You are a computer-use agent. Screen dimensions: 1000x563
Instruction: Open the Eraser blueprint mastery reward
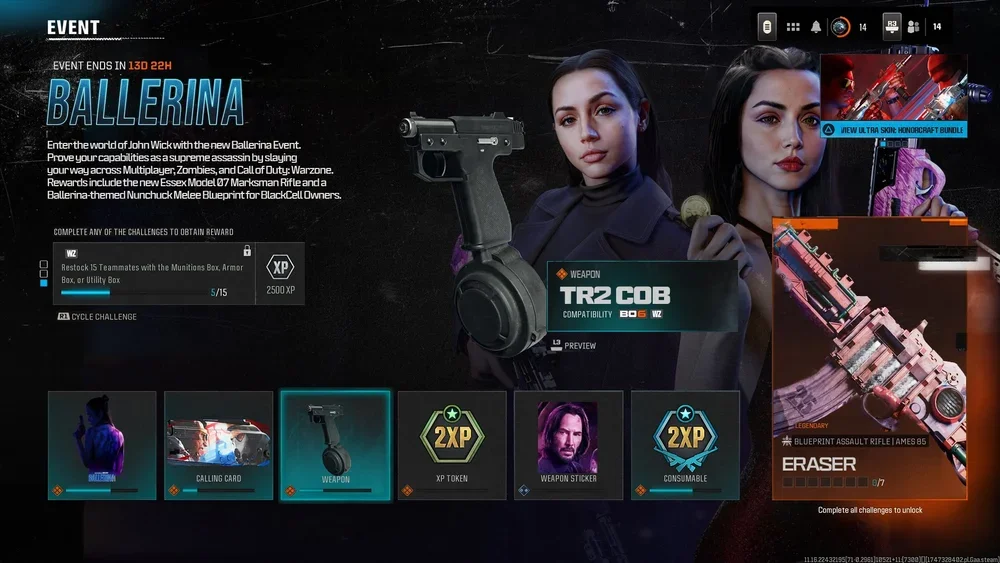click(869, 358)
